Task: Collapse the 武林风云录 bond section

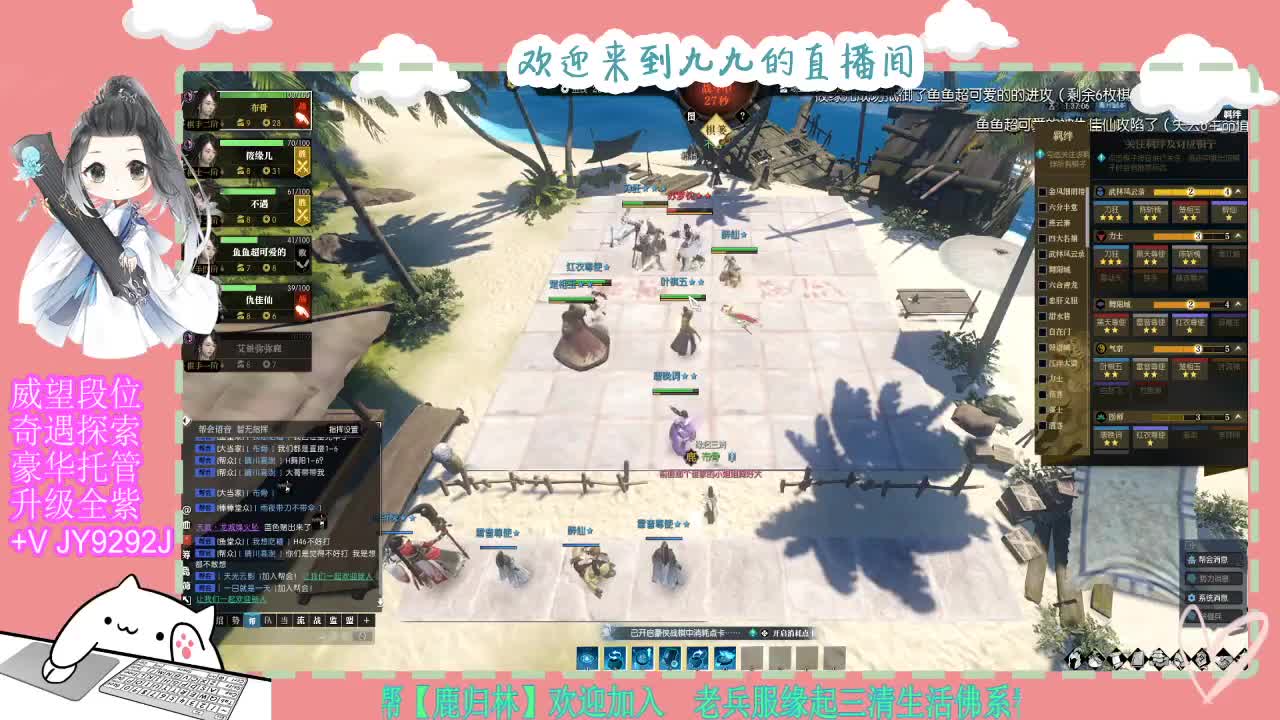Action: [x=1237, y=190]
